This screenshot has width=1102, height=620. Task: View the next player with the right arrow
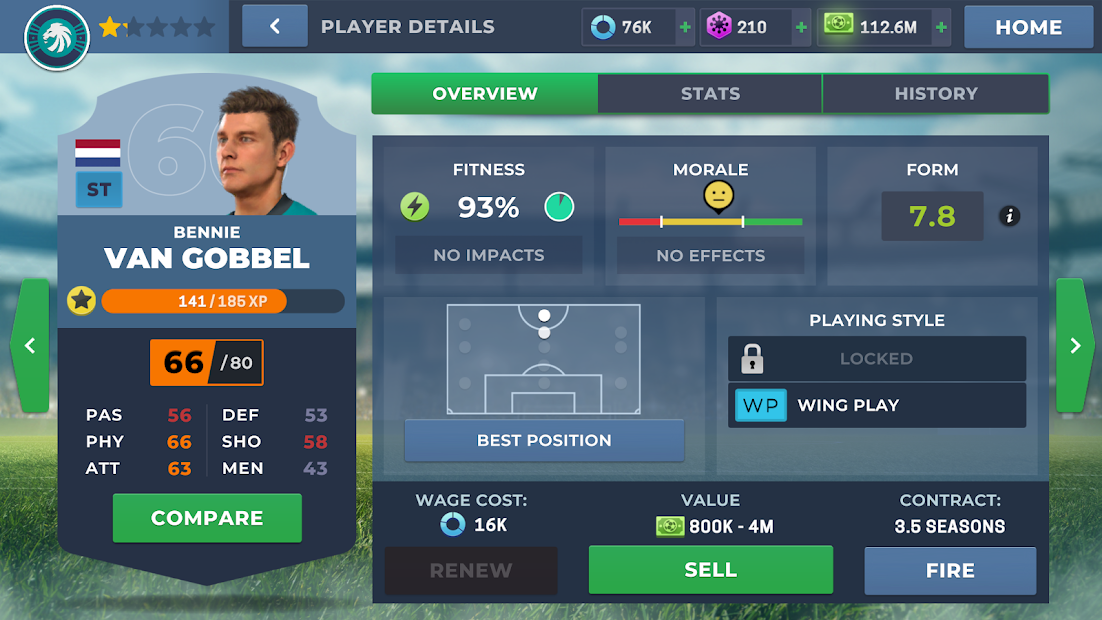tap(1075, 346)
